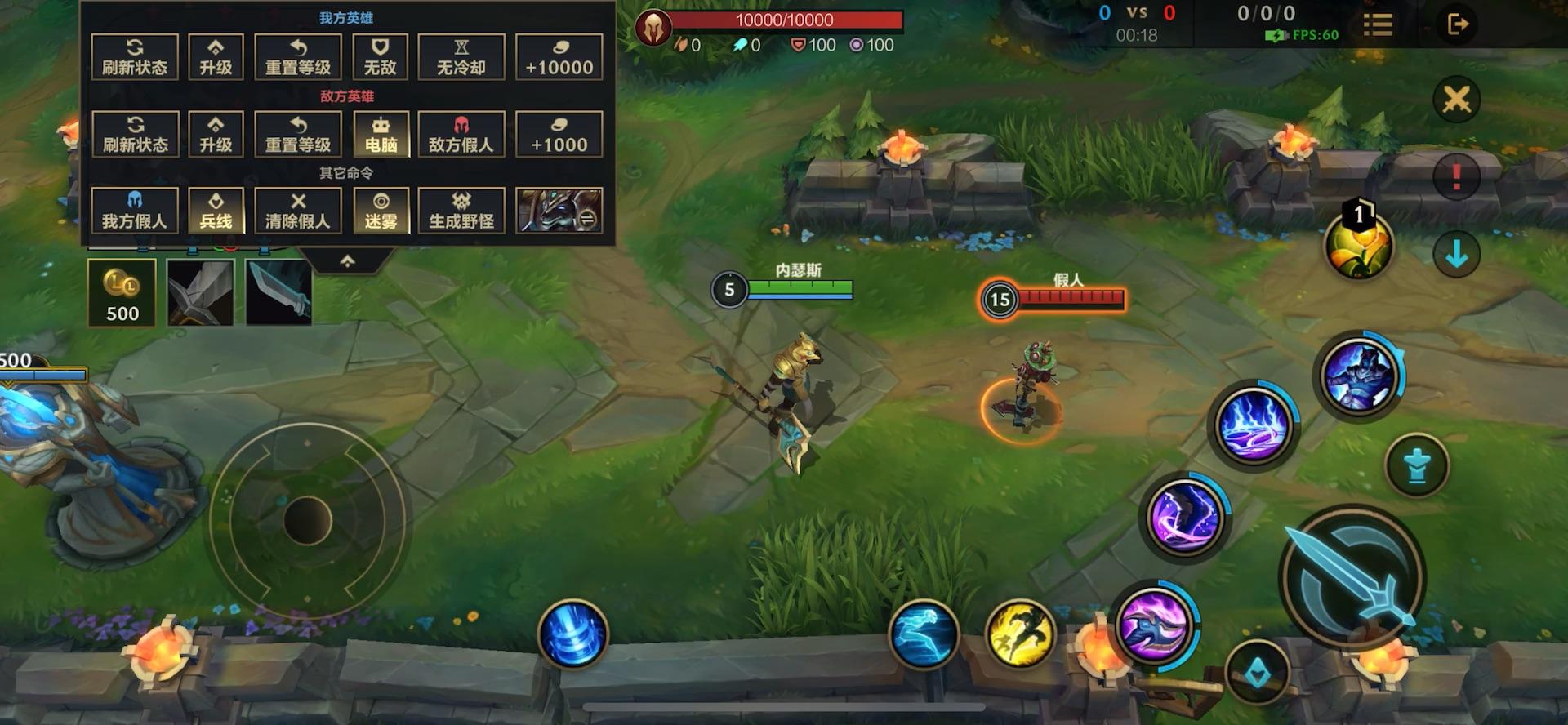
Task: Collapse the practice tool panel arrow
Action: 347,261
